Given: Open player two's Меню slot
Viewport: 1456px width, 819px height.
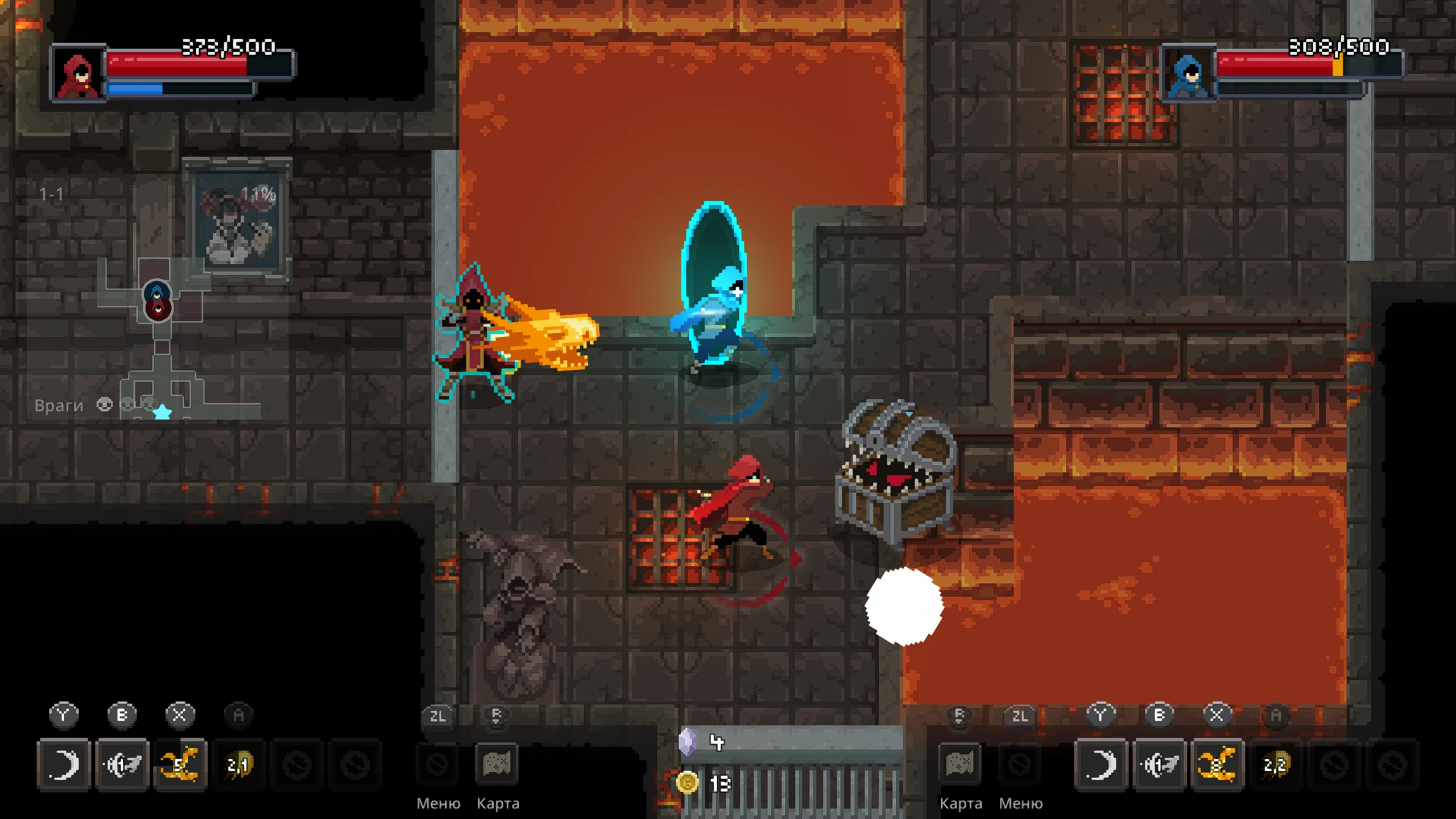Looking at the screenshot, I should [x=1020, y=764].
